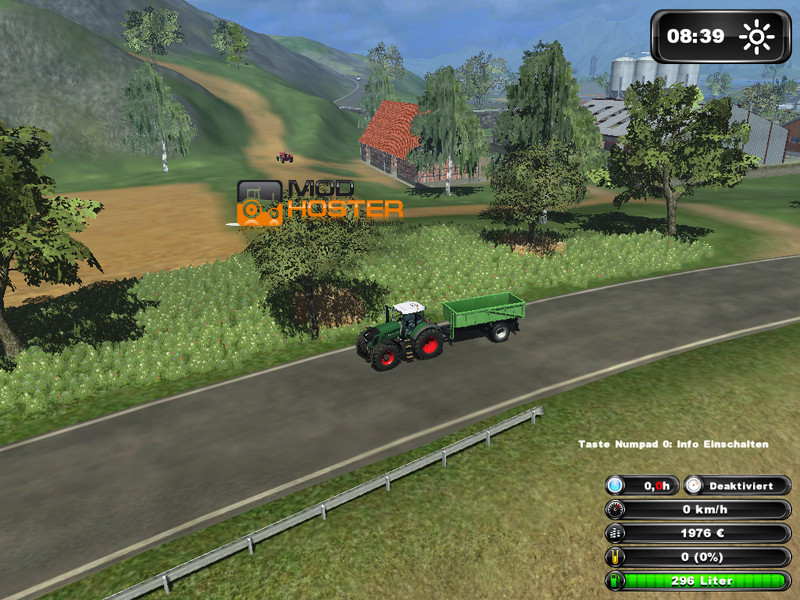Select the speedometer icon
Image resolution: width=800 pixels, height=600 pixels.
click(x=616, y=509)
